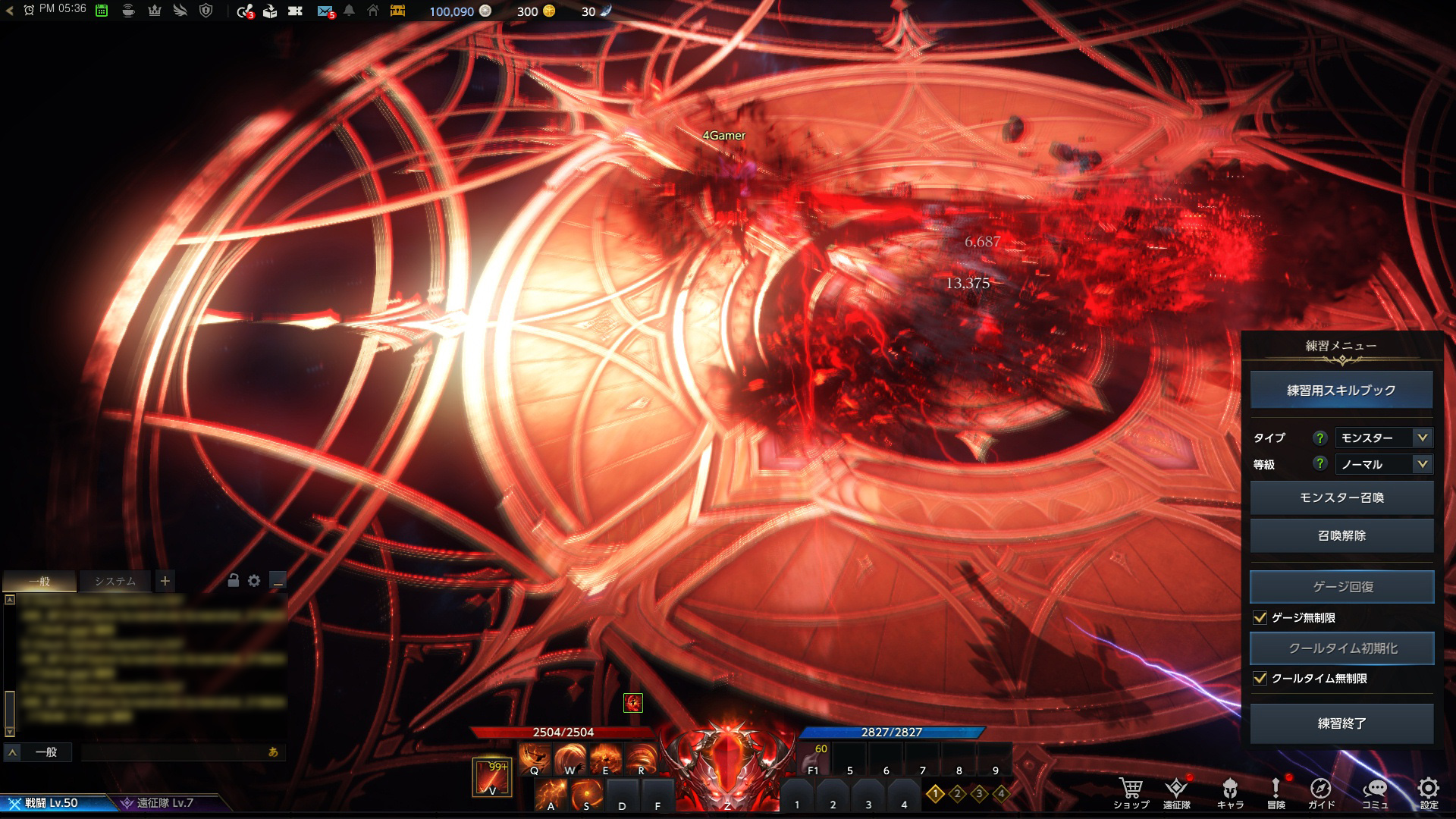Open the タイプ dropdown showing モンスター

coord(1383,438)
